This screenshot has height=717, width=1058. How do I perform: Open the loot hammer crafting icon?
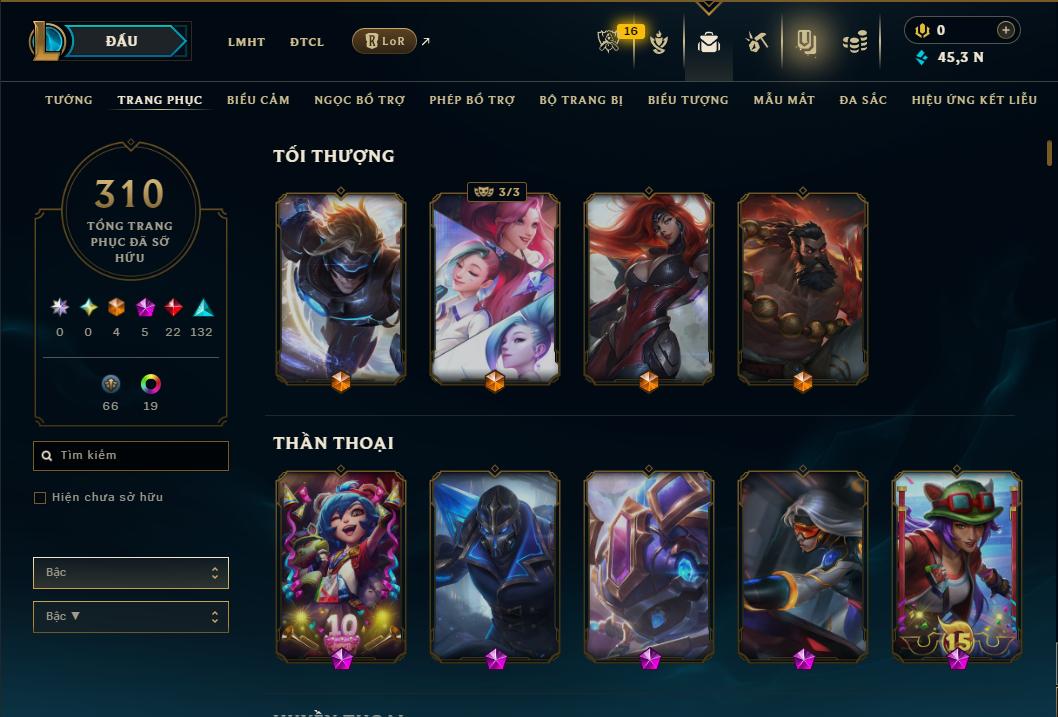pos(757,42)
